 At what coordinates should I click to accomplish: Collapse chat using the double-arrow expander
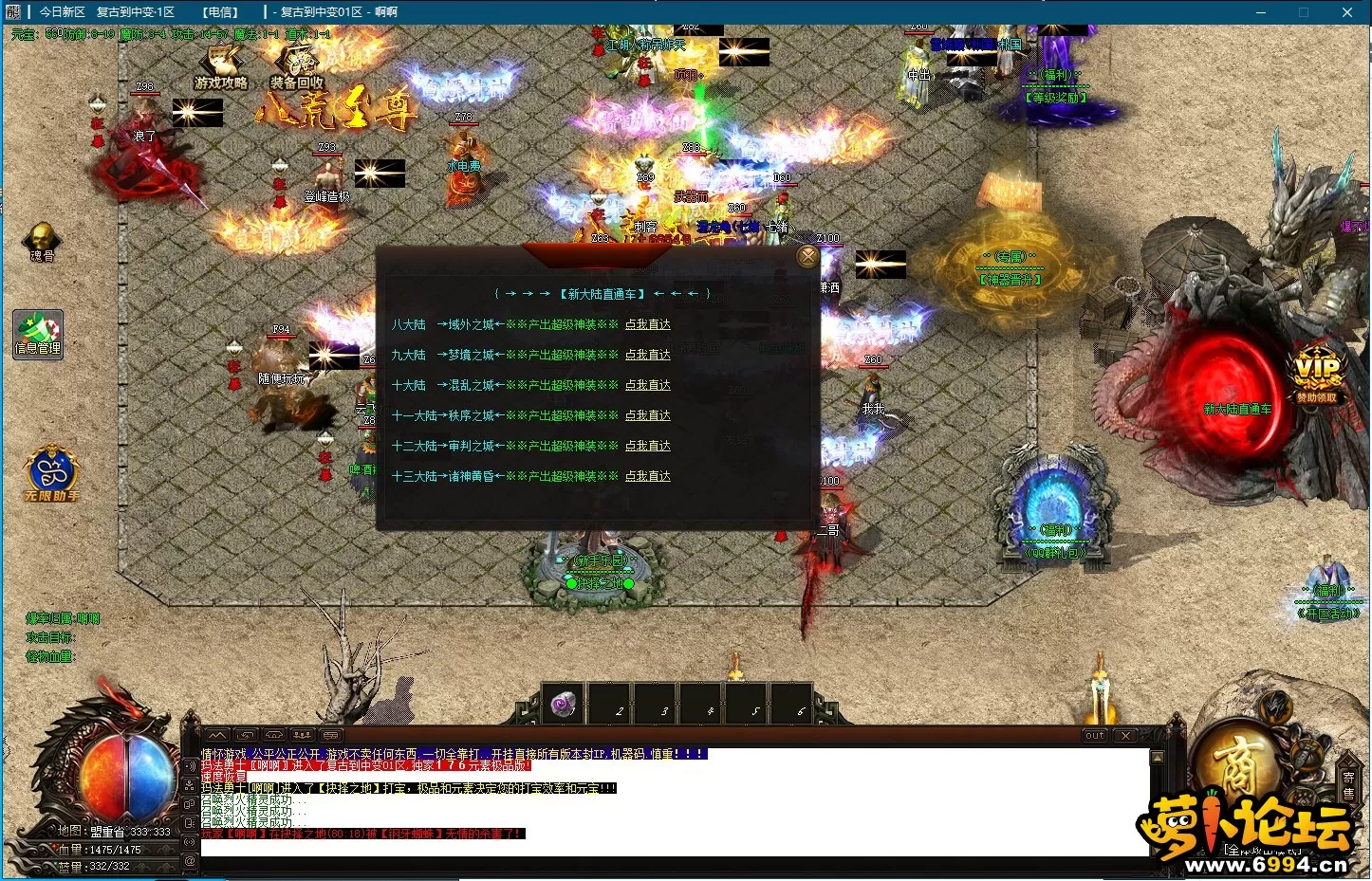click(245, 734)
